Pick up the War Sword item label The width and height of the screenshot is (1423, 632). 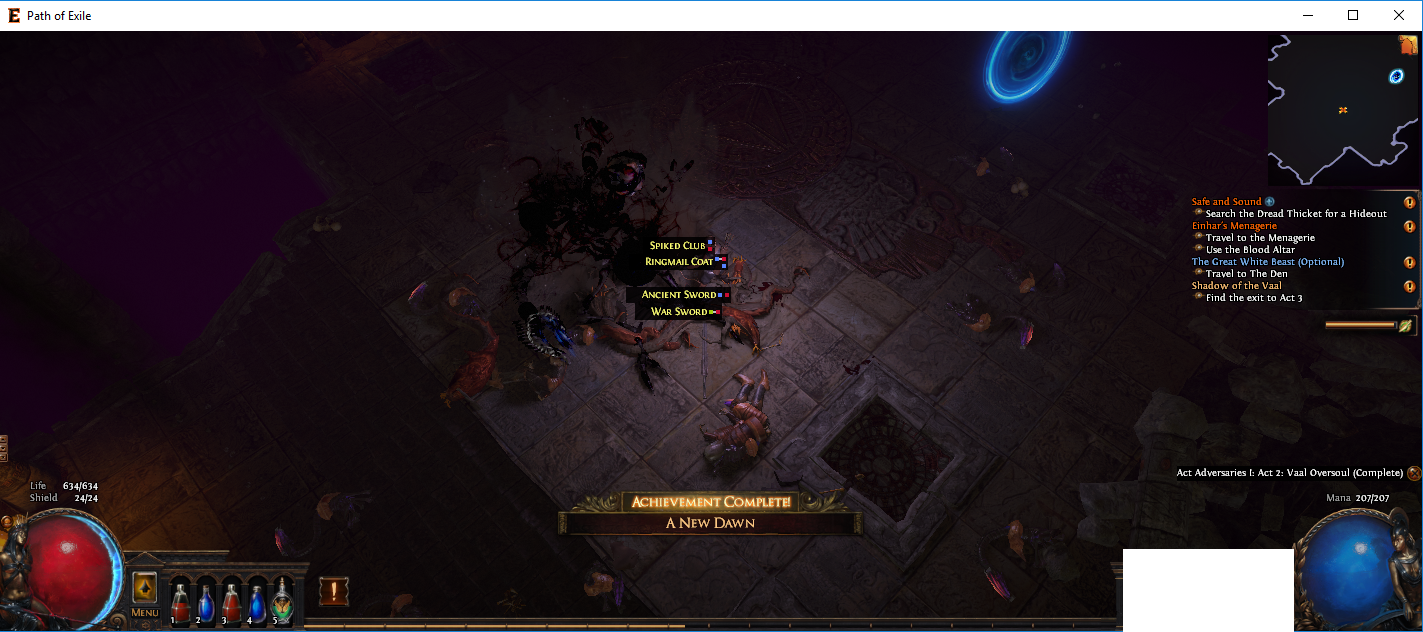(x=679, y=312)
